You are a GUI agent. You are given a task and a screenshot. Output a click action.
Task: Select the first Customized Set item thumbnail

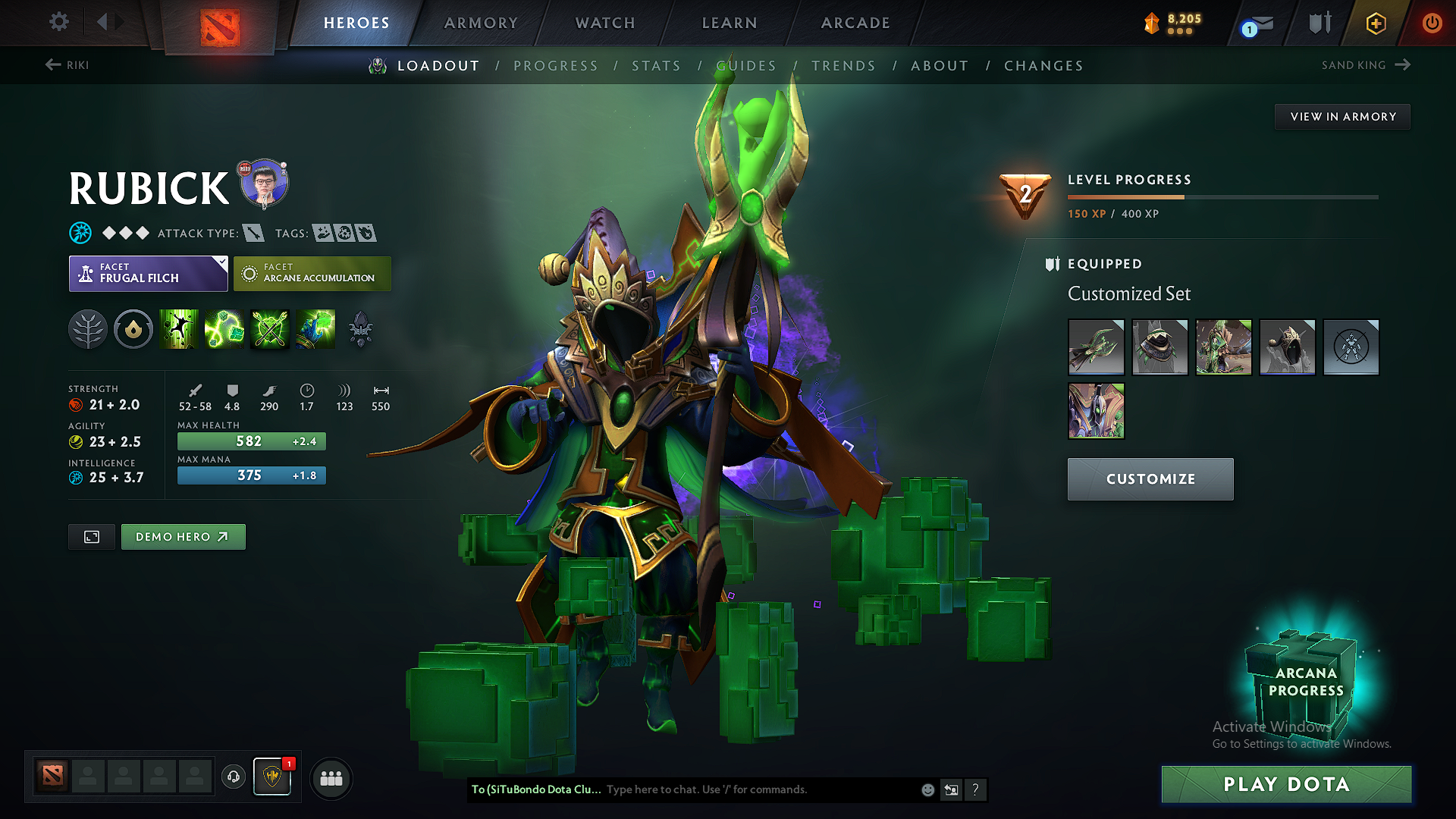[x=1096, y=347]
